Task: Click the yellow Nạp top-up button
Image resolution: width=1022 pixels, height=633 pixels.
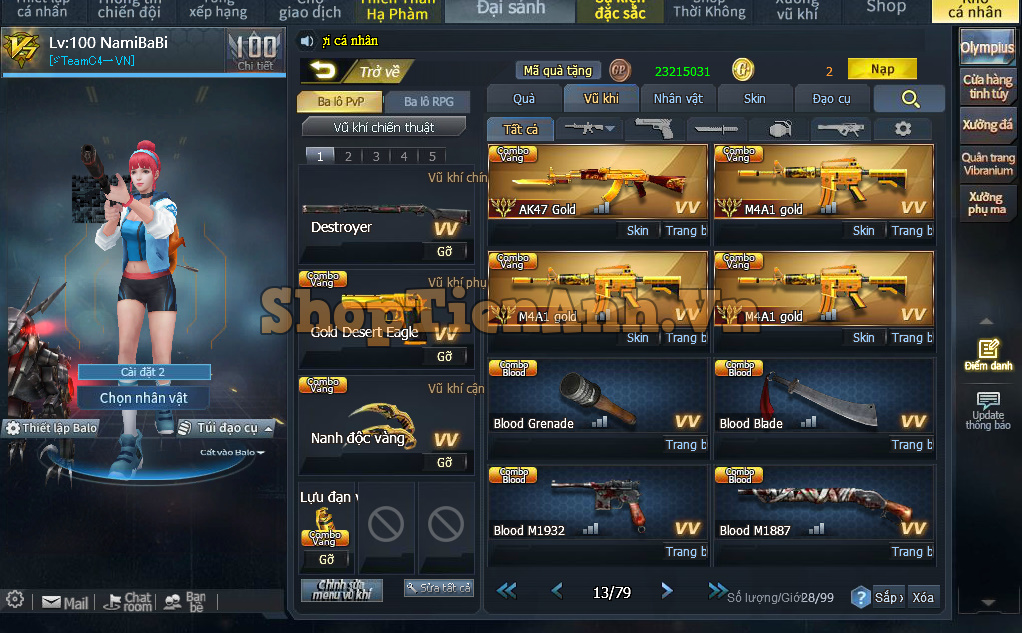Action: pos(882,70)
